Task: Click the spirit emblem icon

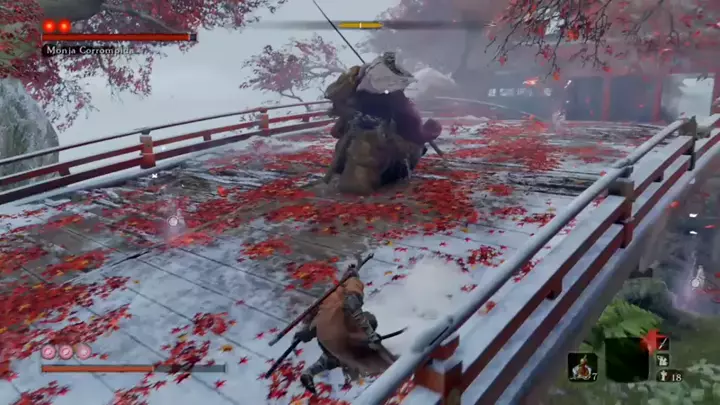Action: point(661,376)
